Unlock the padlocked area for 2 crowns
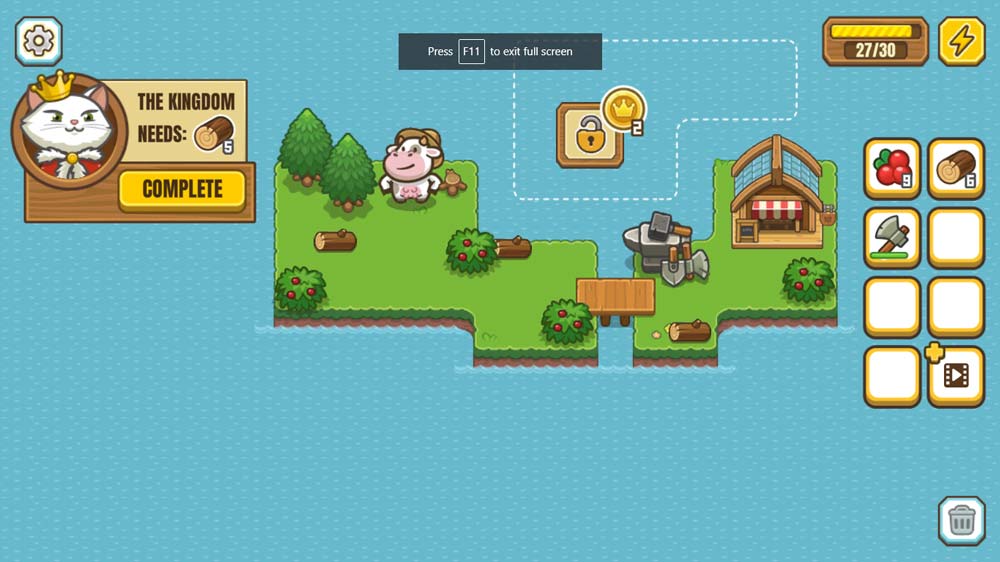This screenshot has width=1000, height=562. pos(590,135)
